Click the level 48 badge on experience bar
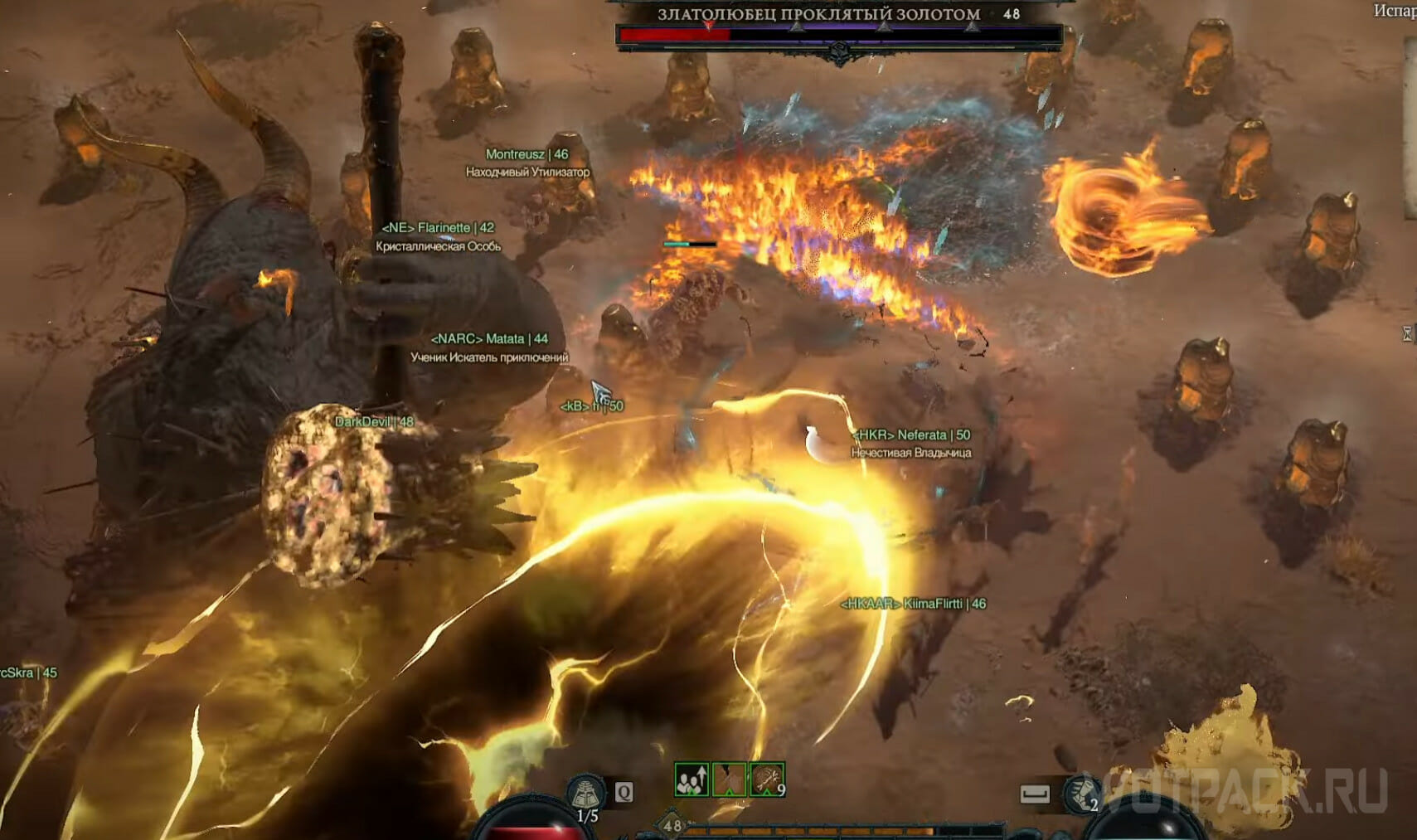 pos(672,826)
